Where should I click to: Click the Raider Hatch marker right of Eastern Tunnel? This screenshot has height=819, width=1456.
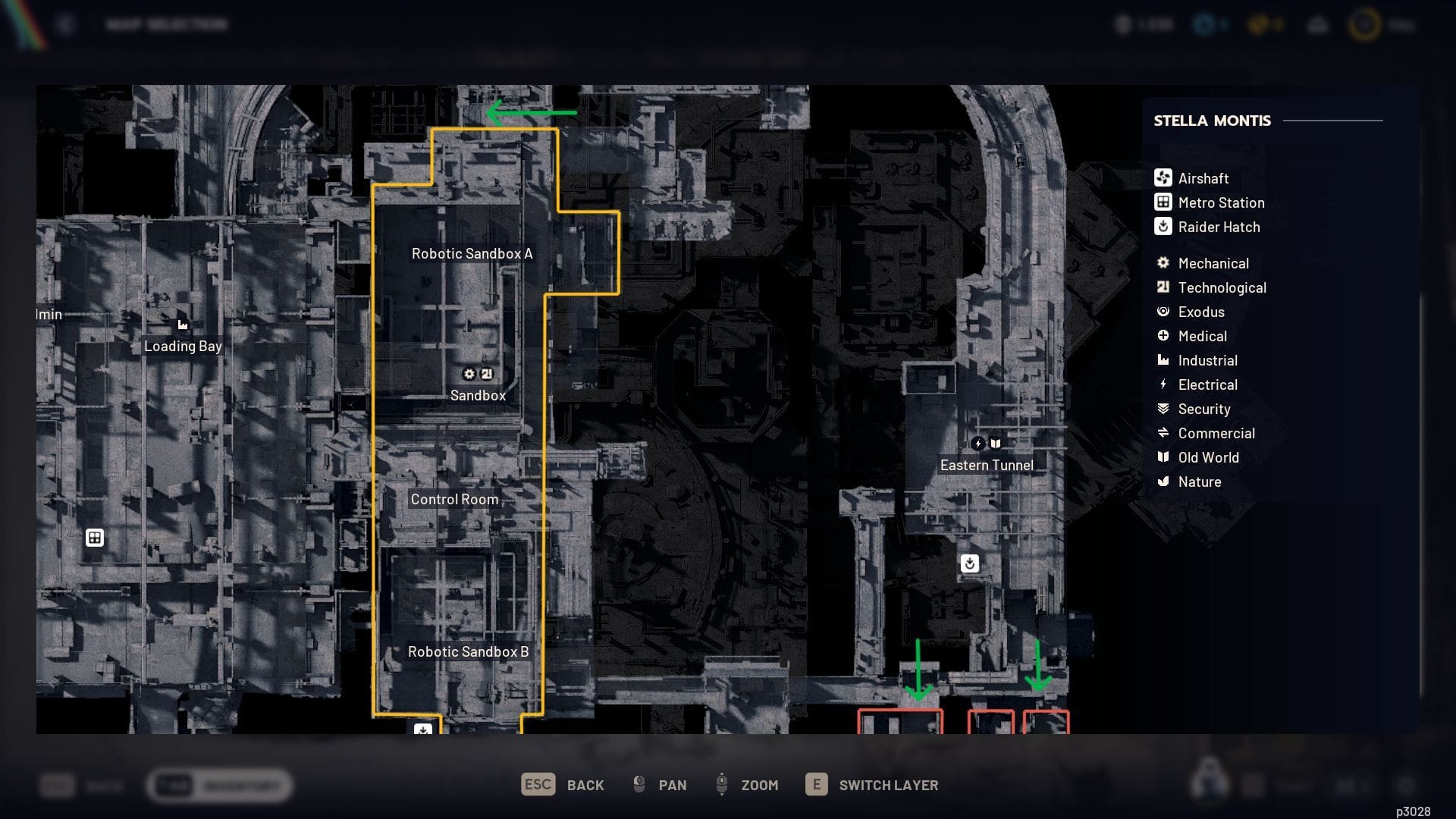pos(971,563)
